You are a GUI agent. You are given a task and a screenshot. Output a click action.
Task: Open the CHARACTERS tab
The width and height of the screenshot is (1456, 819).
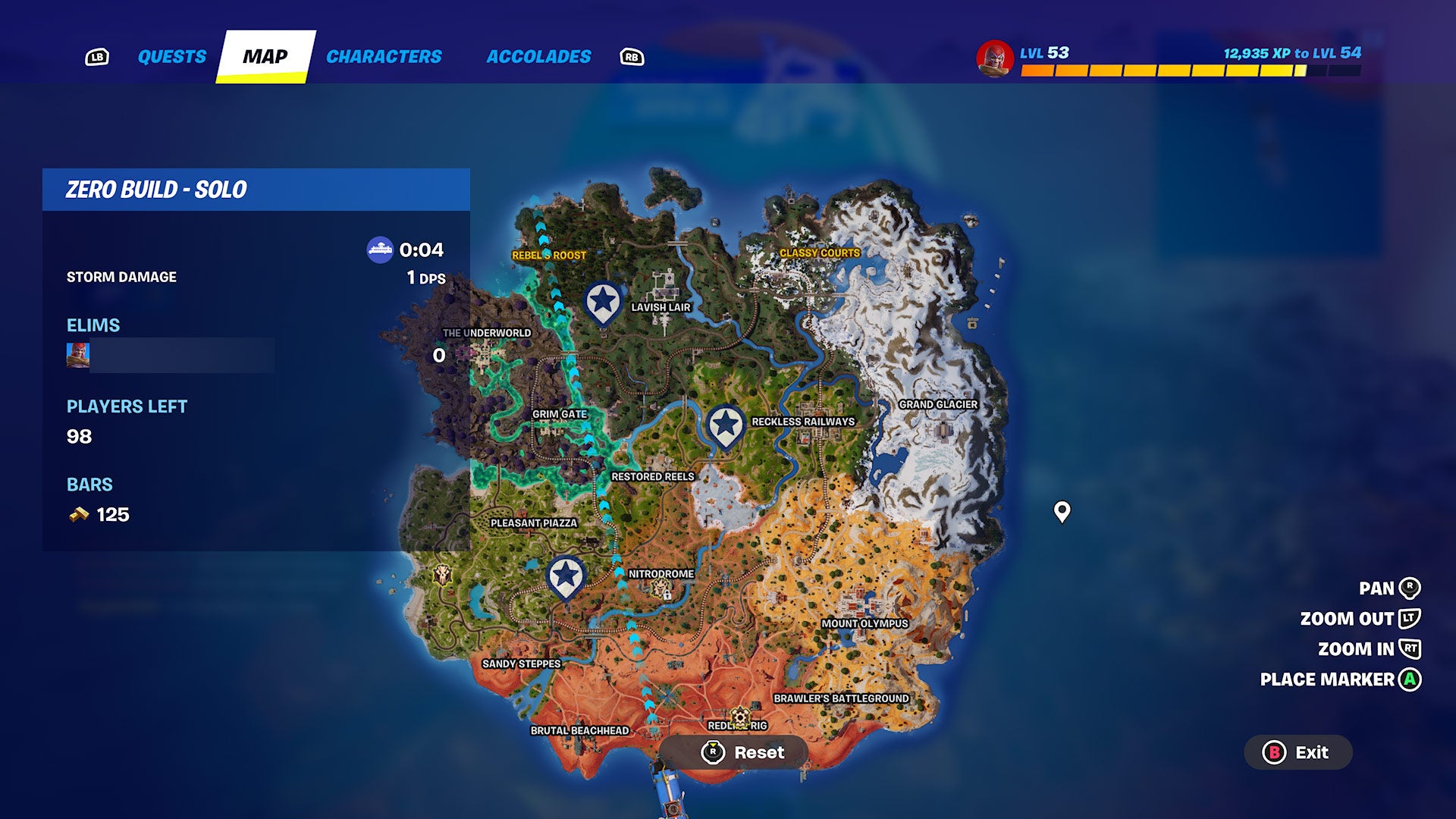(x=384, y=55)
